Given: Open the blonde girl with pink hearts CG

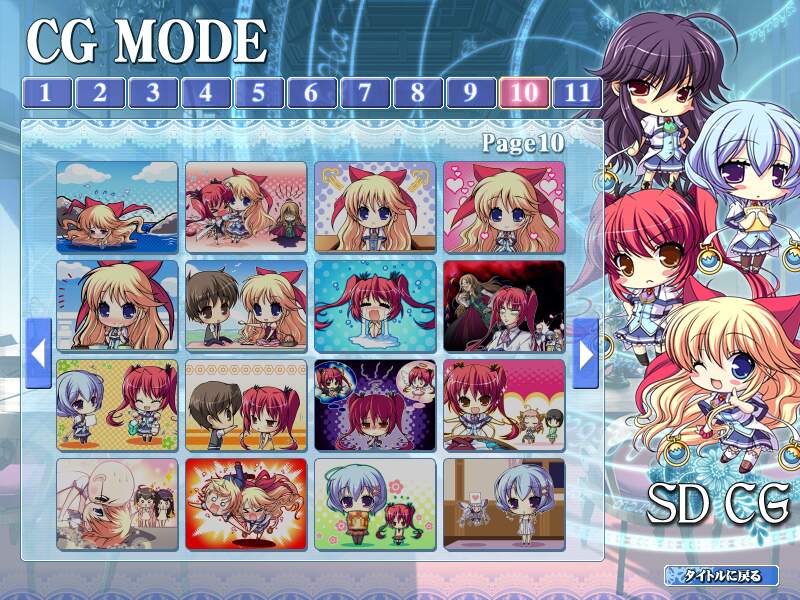Looking at the screenshot, I should point(504,207).
